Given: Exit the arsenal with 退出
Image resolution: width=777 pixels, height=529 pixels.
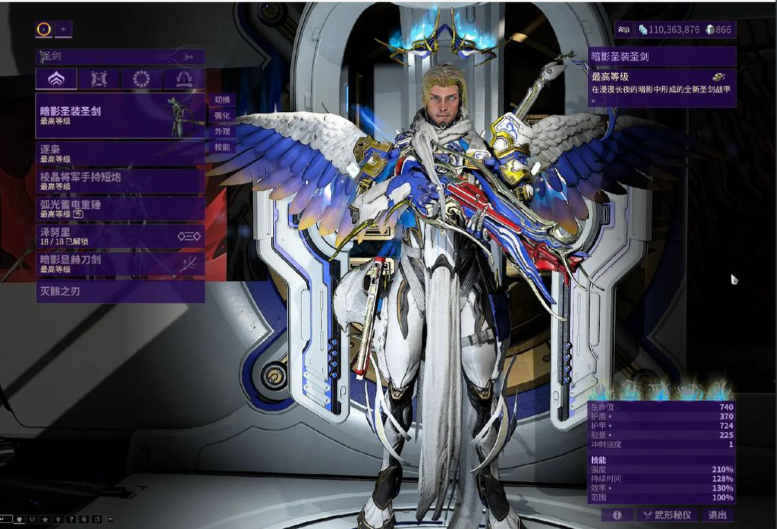Looking at the screenshot, I should pyautogui.click(x=717, y=515).
